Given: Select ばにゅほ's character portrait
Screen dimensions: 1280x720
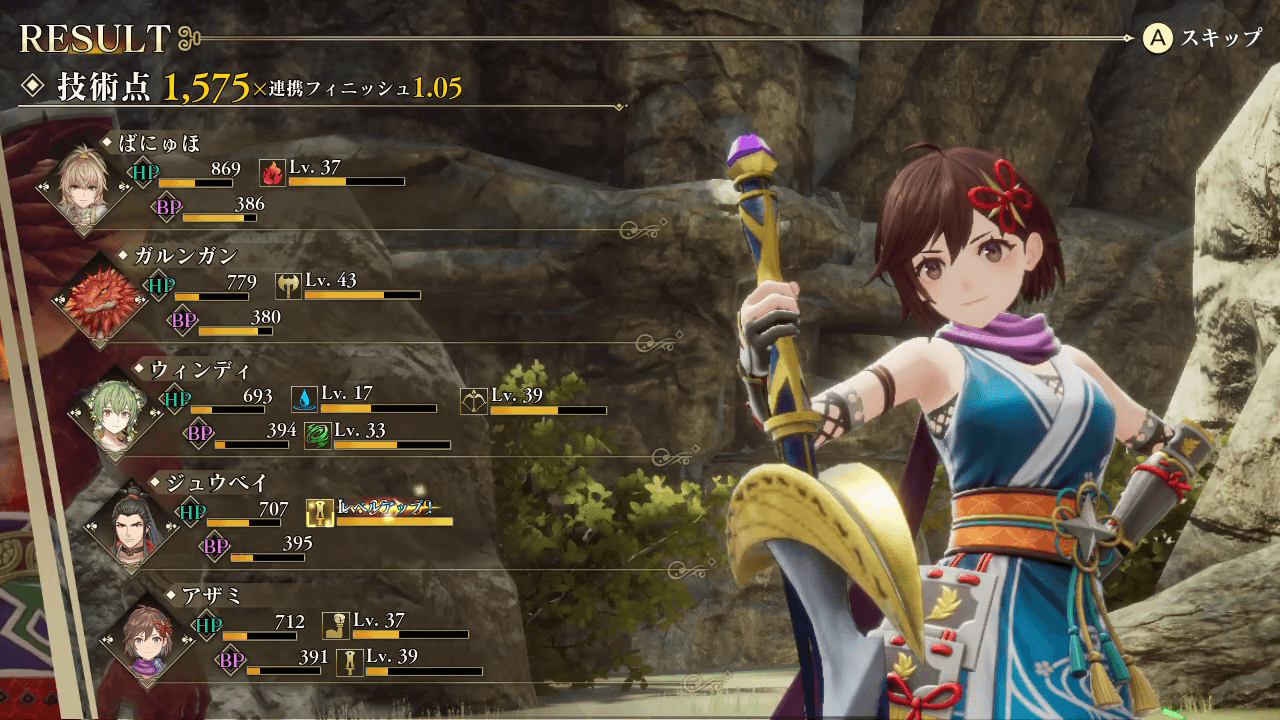Looking at the screenshot, I should [84, 185].
